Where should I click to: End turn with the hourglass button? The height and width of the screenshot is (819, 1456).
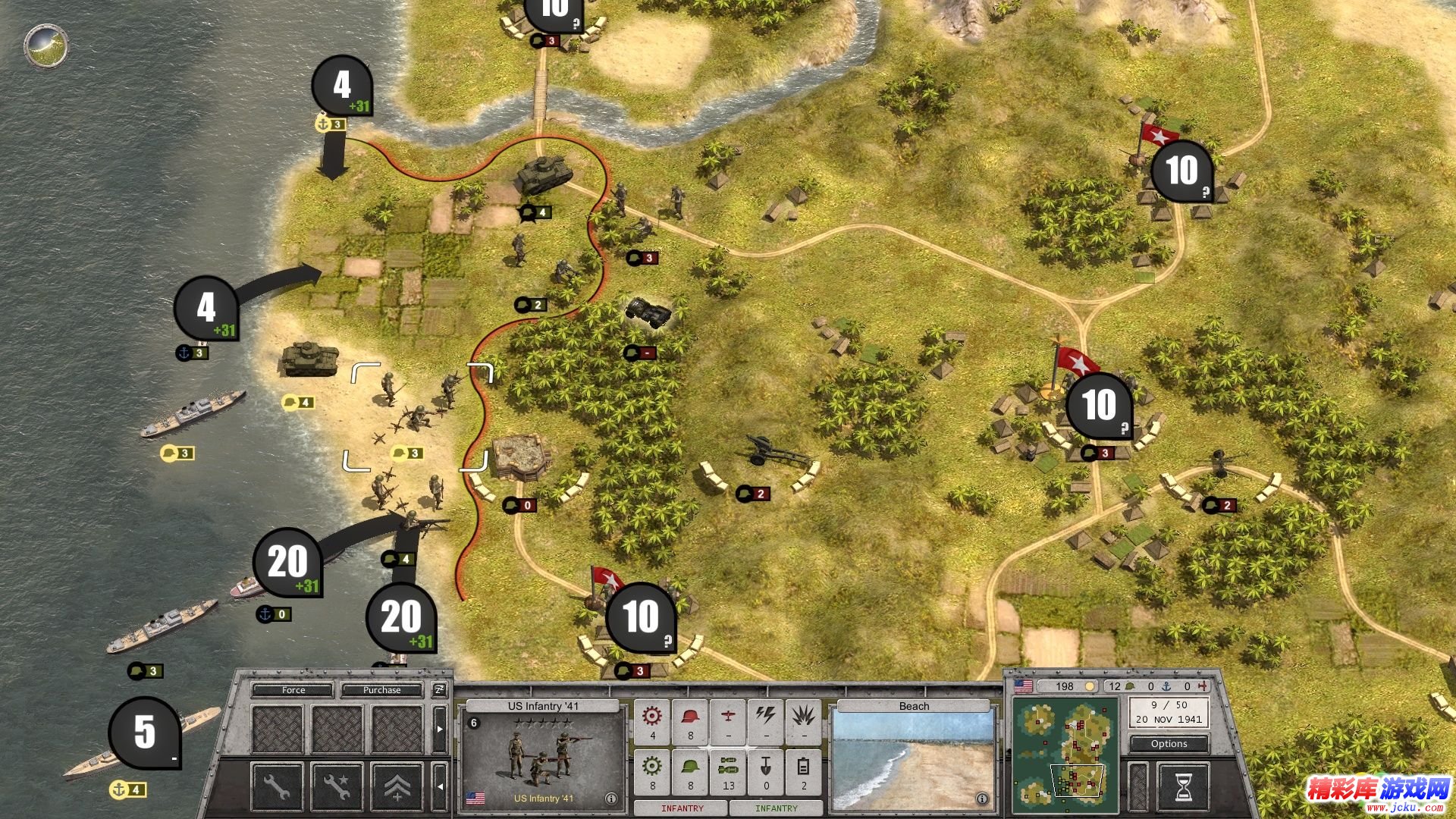(x=1183, y=787)
